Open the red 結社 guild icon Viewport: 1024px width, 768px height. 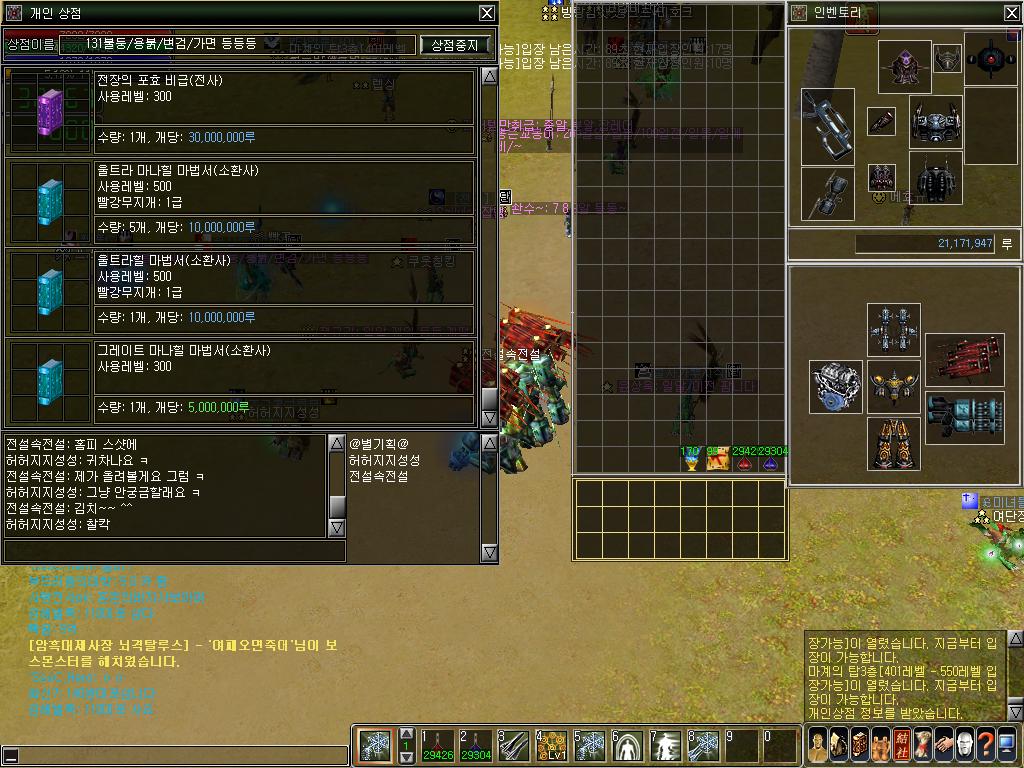903,745
